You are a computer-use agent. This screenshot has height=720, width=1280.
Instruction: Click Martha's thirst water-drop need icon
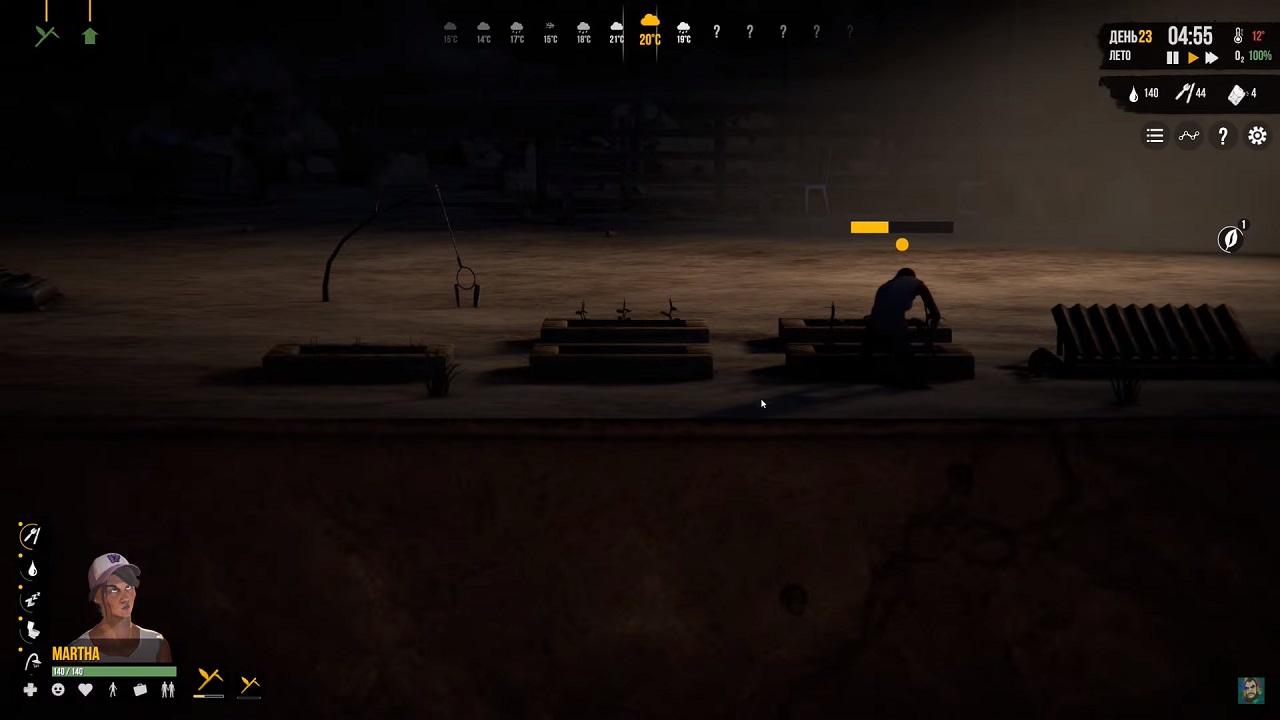pyautogui.click(x=32, y=568)
